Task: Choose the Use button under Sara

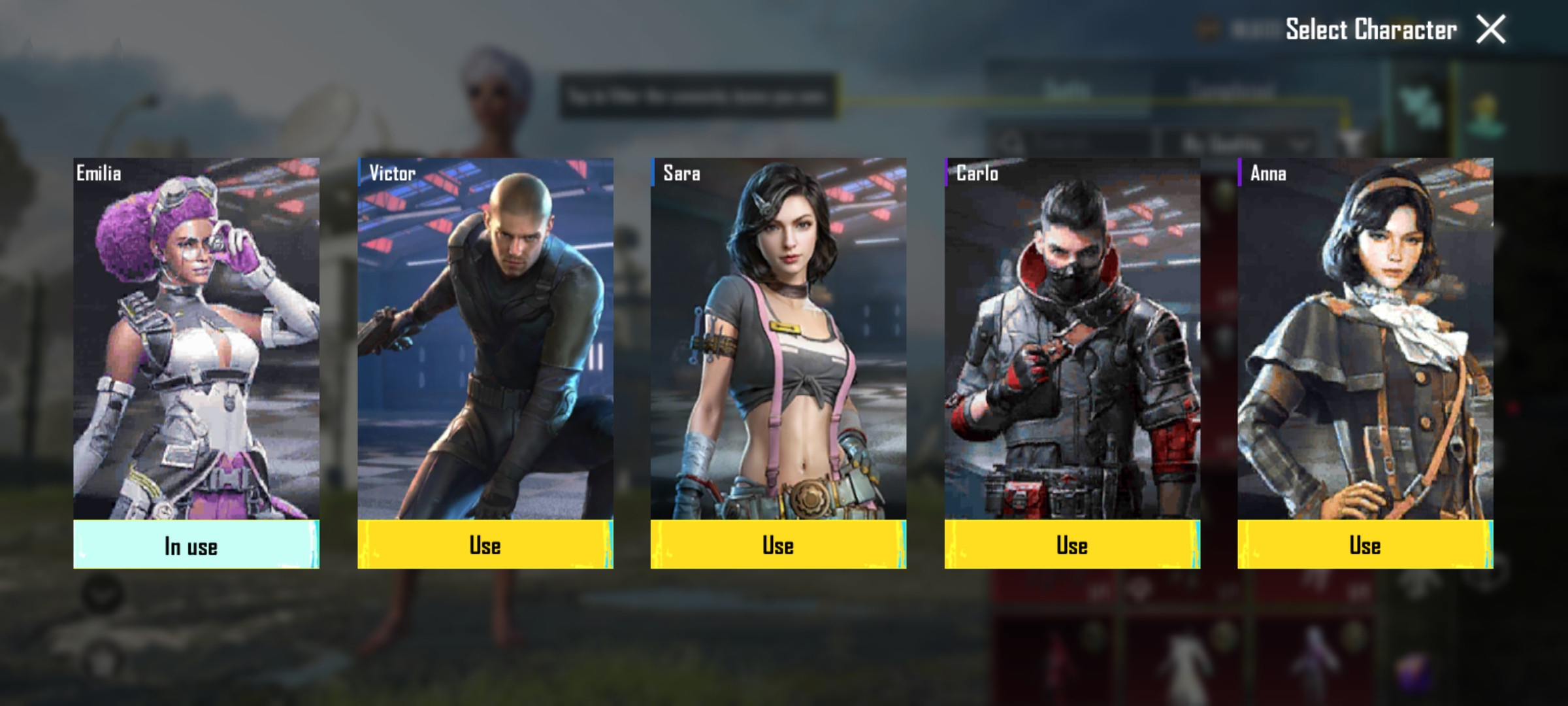Action: 778,545
